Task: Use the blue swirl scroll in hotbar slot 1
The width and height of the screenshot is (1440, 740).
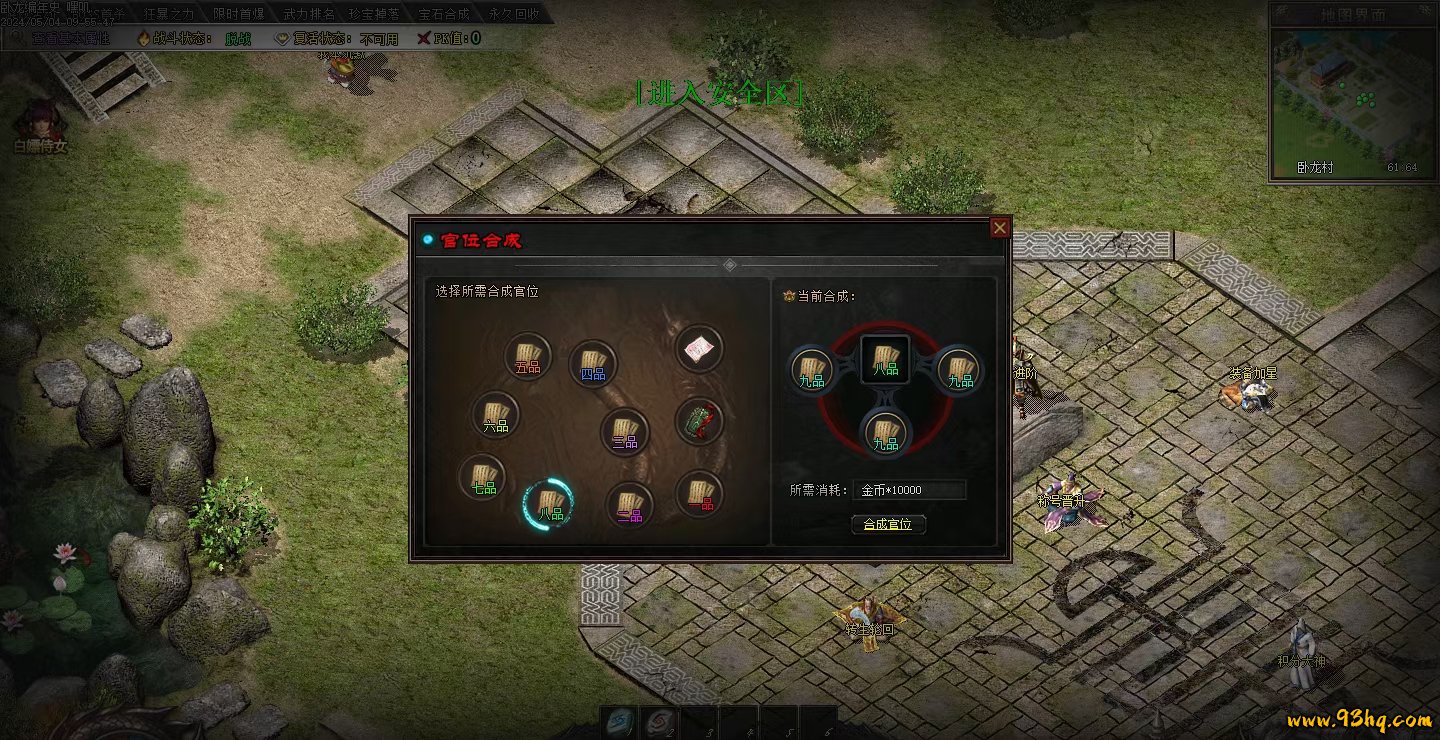Action: coord(618,722)
